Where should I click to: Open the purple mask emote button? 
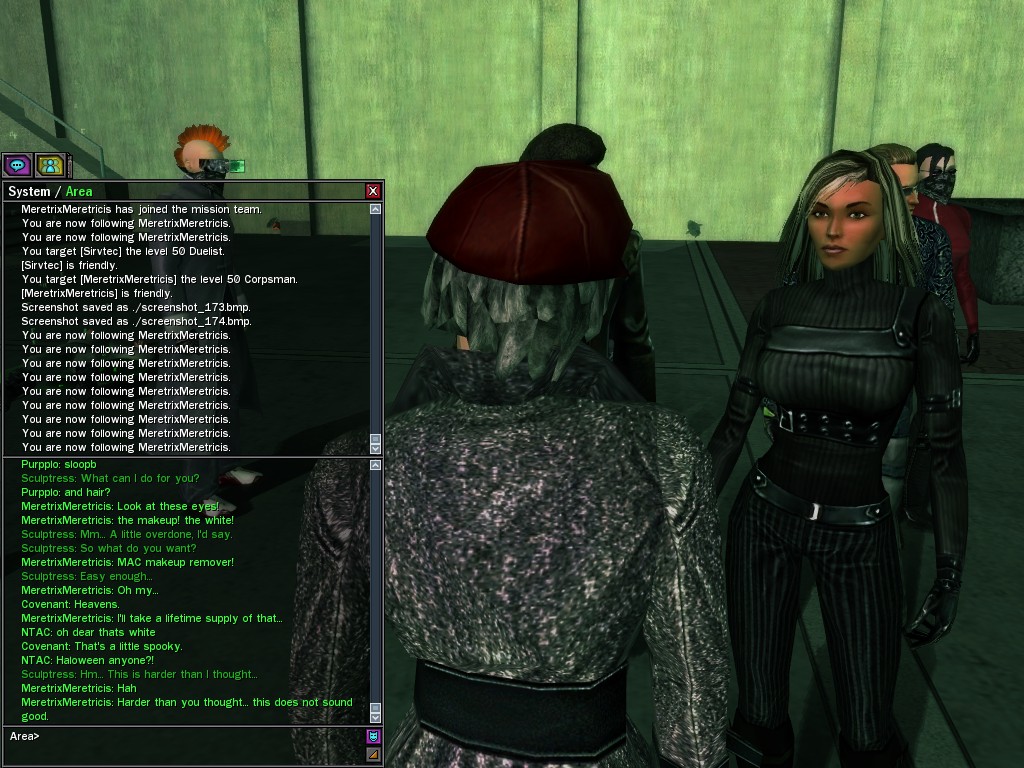coord(374,737)
